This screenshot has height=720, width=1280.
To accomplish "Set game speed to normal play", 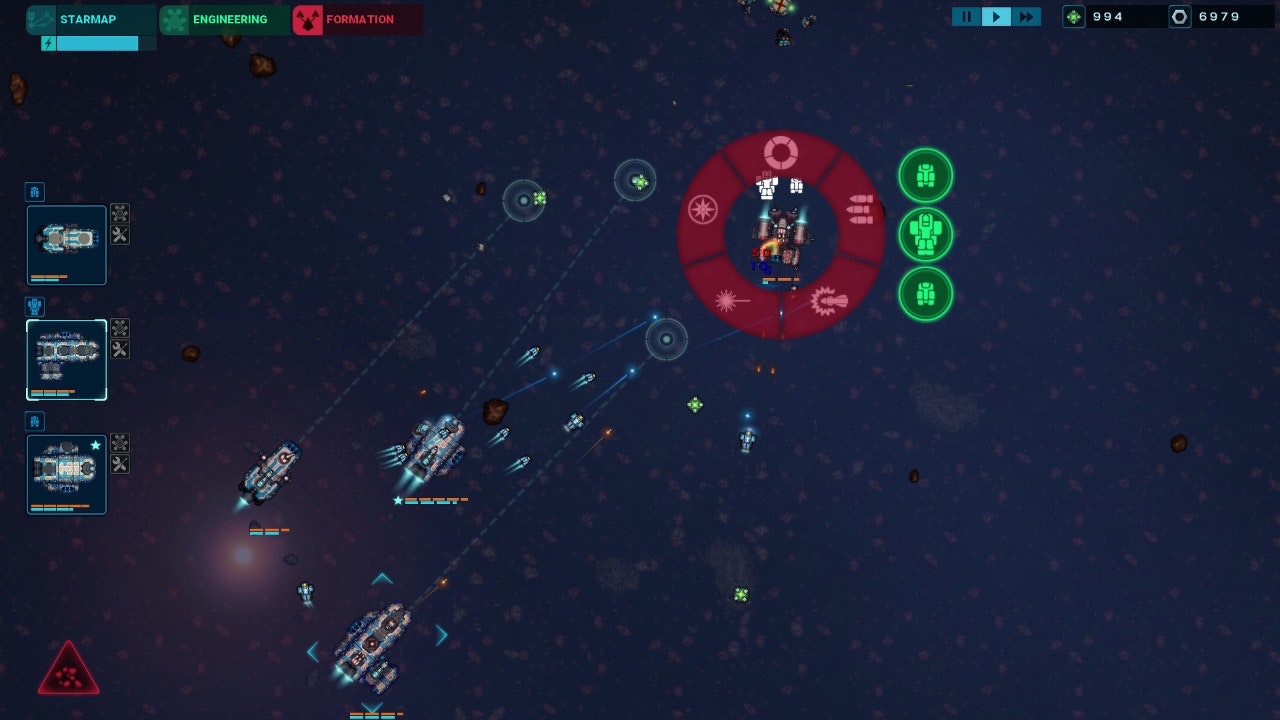I will point(996,17).
